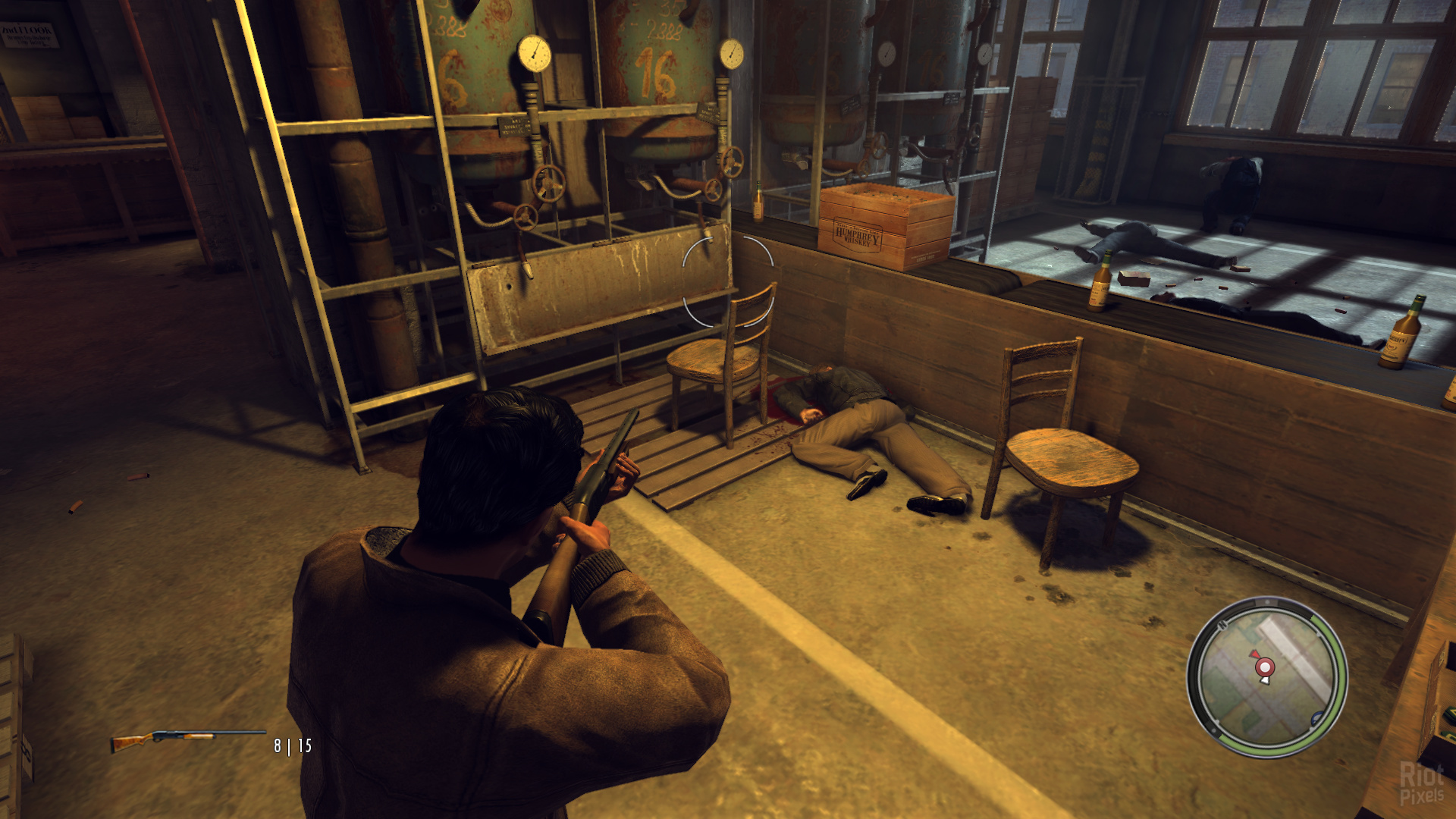
Task: Click the shotgun weapon icon
Action: point(187,739)
